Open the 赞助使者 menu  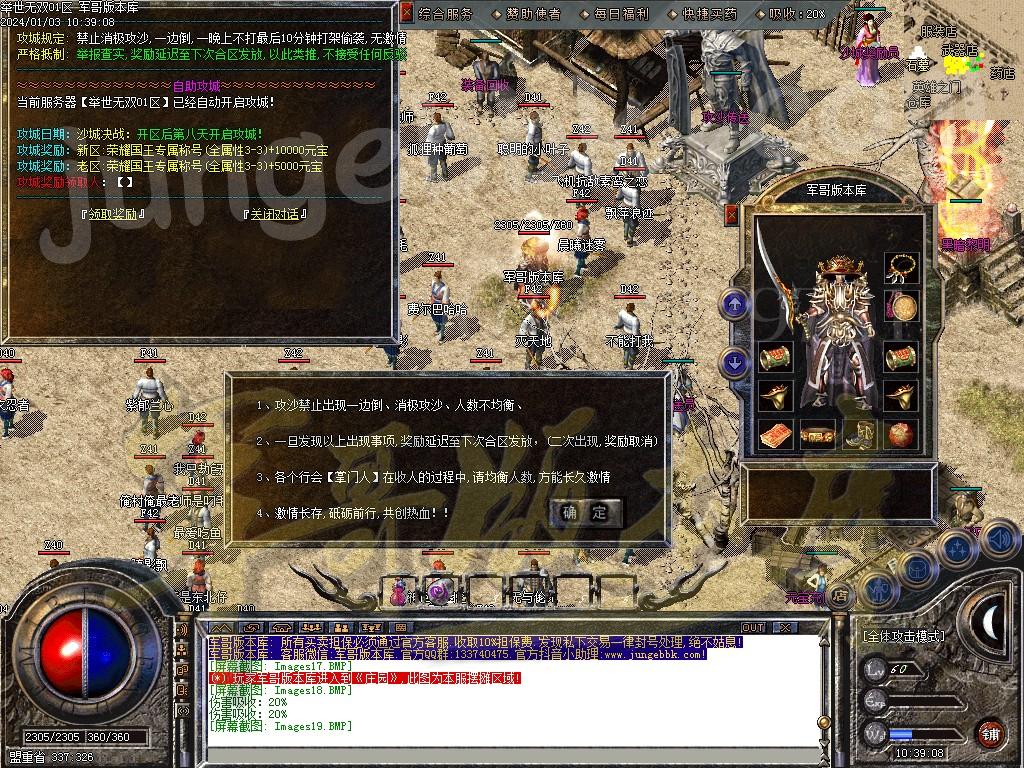click(527, 14)
